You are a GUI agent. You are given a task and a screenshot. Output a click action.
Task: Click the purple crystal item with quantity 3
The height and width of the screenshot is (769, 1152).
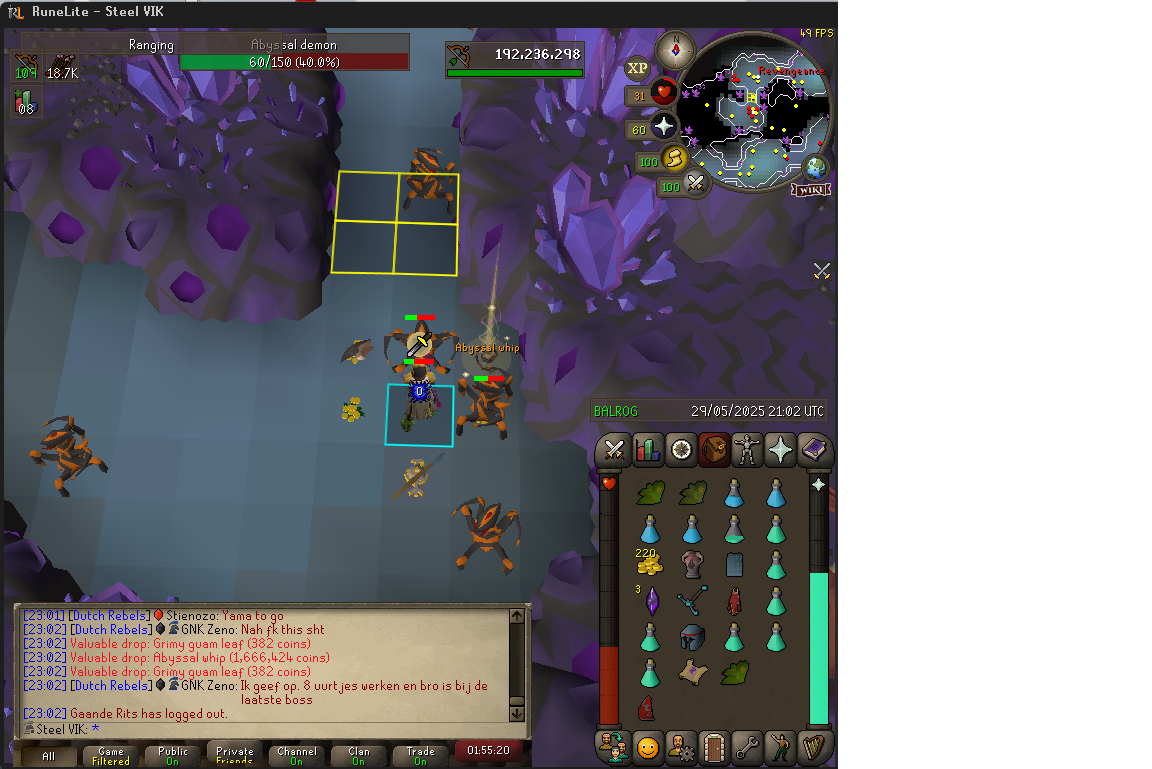click(x=651, y=601)
